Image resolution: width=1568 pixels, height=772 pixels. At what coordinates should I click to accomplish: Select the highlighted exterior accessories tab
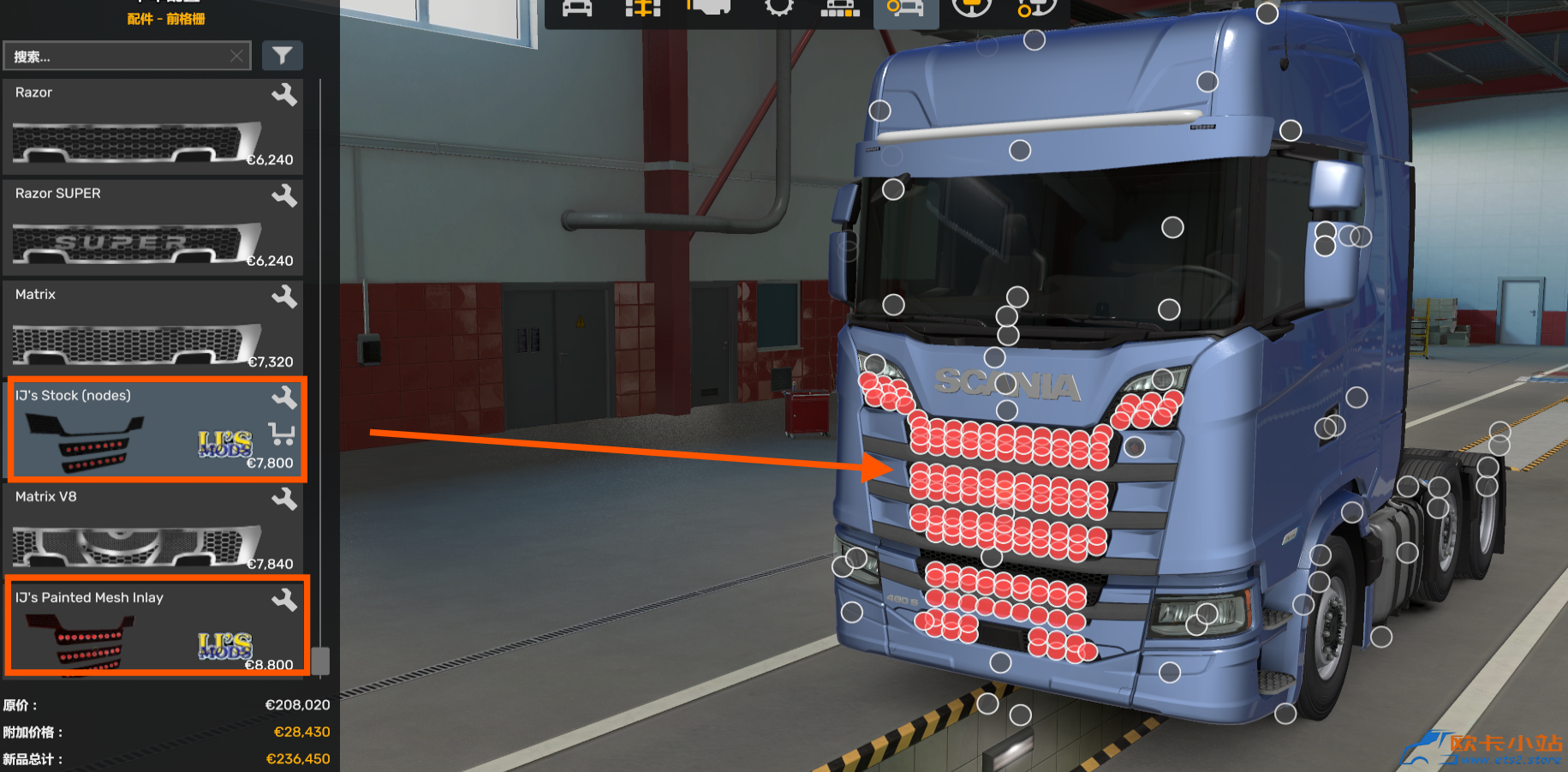pyautogui.click(x=905, y=9)
